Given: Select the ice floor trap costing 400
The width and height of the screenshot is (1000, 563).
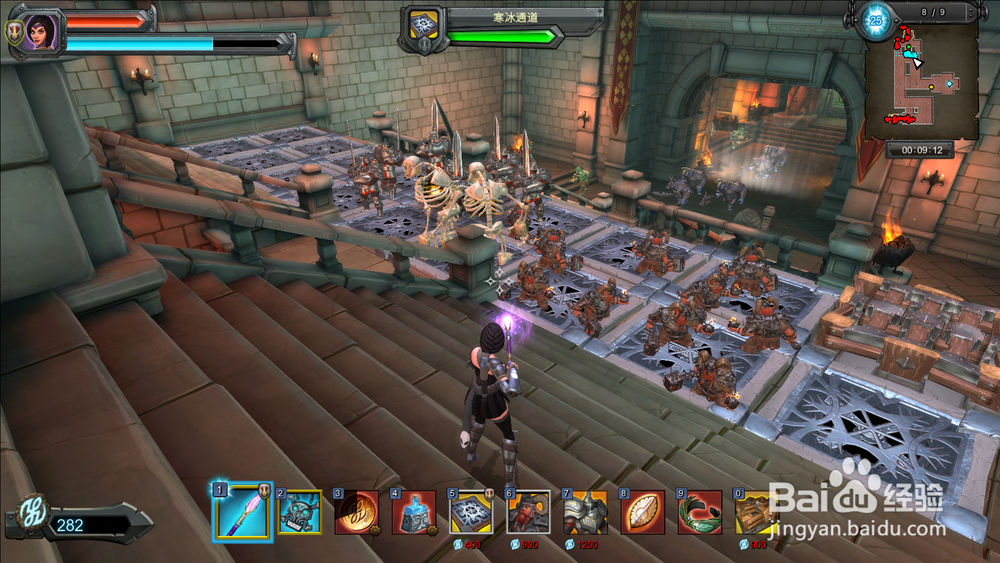Looking at the screenshot, I should (x=471, y=512).
